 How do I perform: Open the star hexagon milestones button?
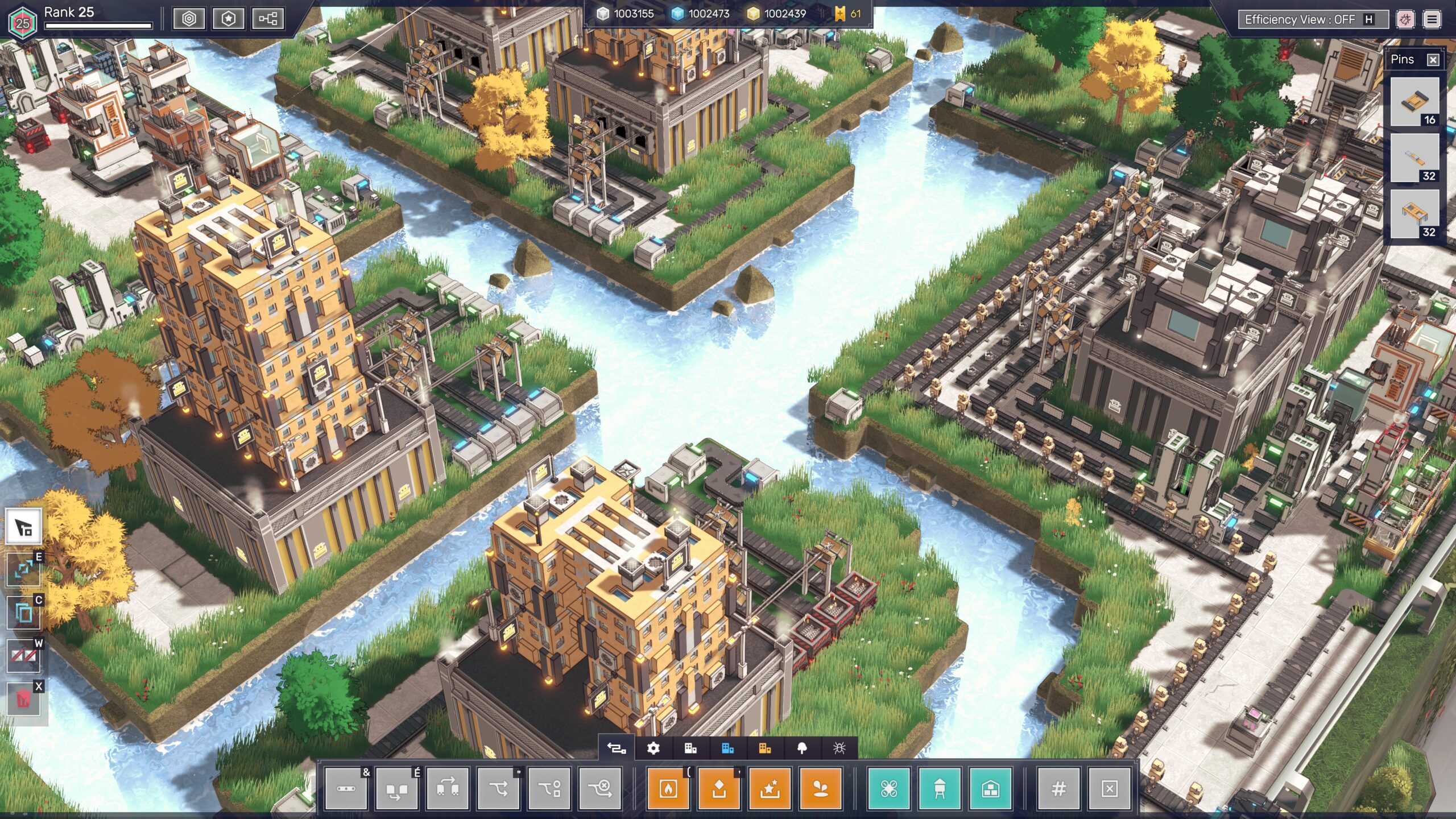coord(228,19)
